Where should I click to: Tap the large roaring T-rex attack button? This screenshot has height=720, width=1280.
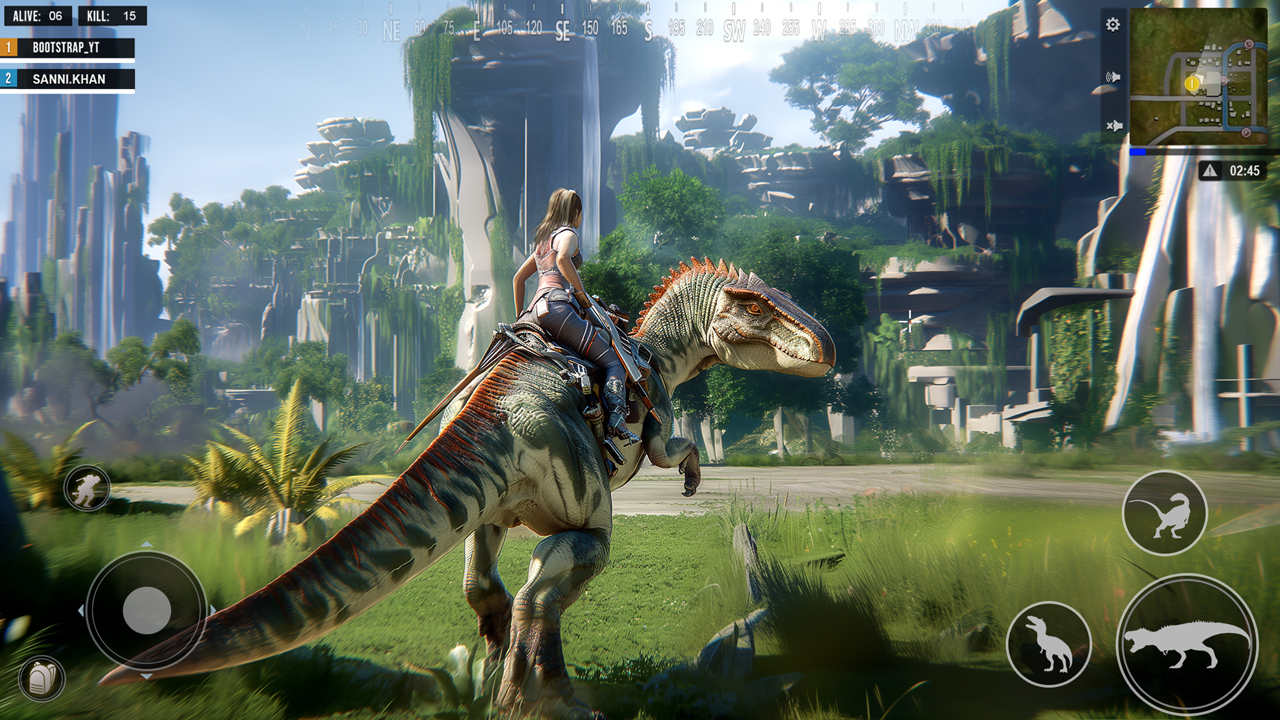click(1186, 643)
